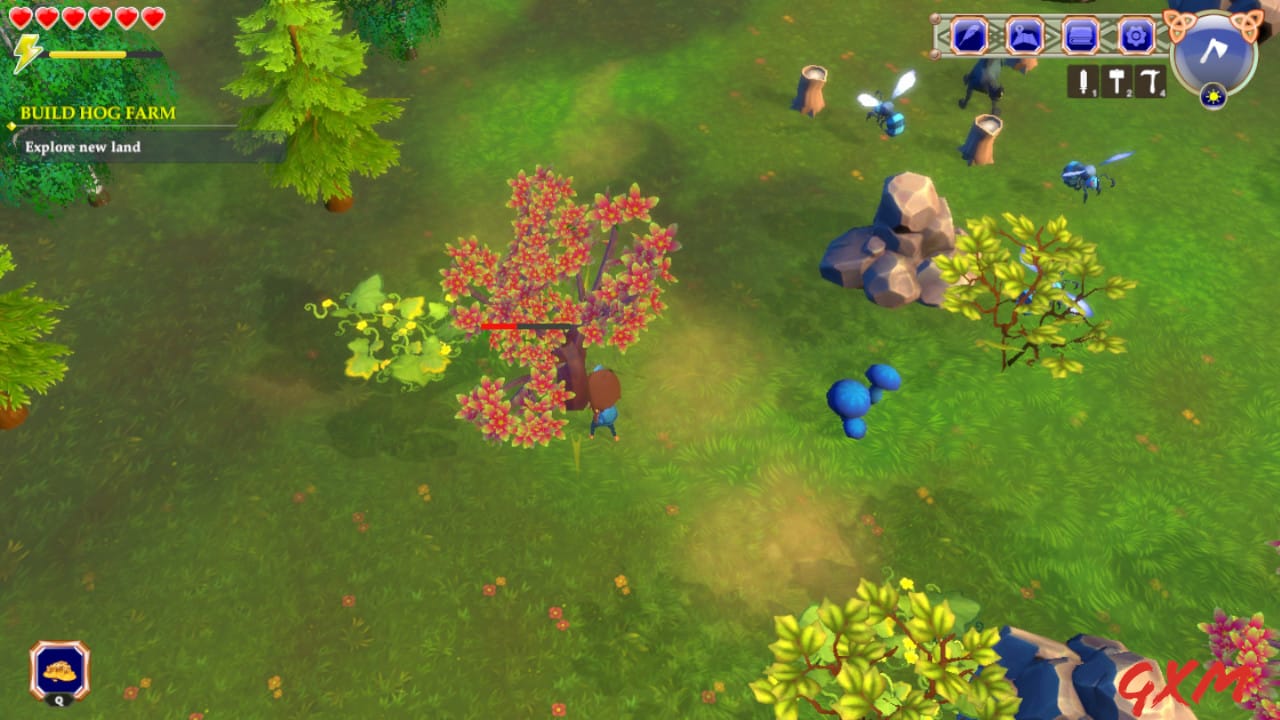Open the settings gear menu
Viewport: 1280px width, 720px height.
tap(1135, 36)
